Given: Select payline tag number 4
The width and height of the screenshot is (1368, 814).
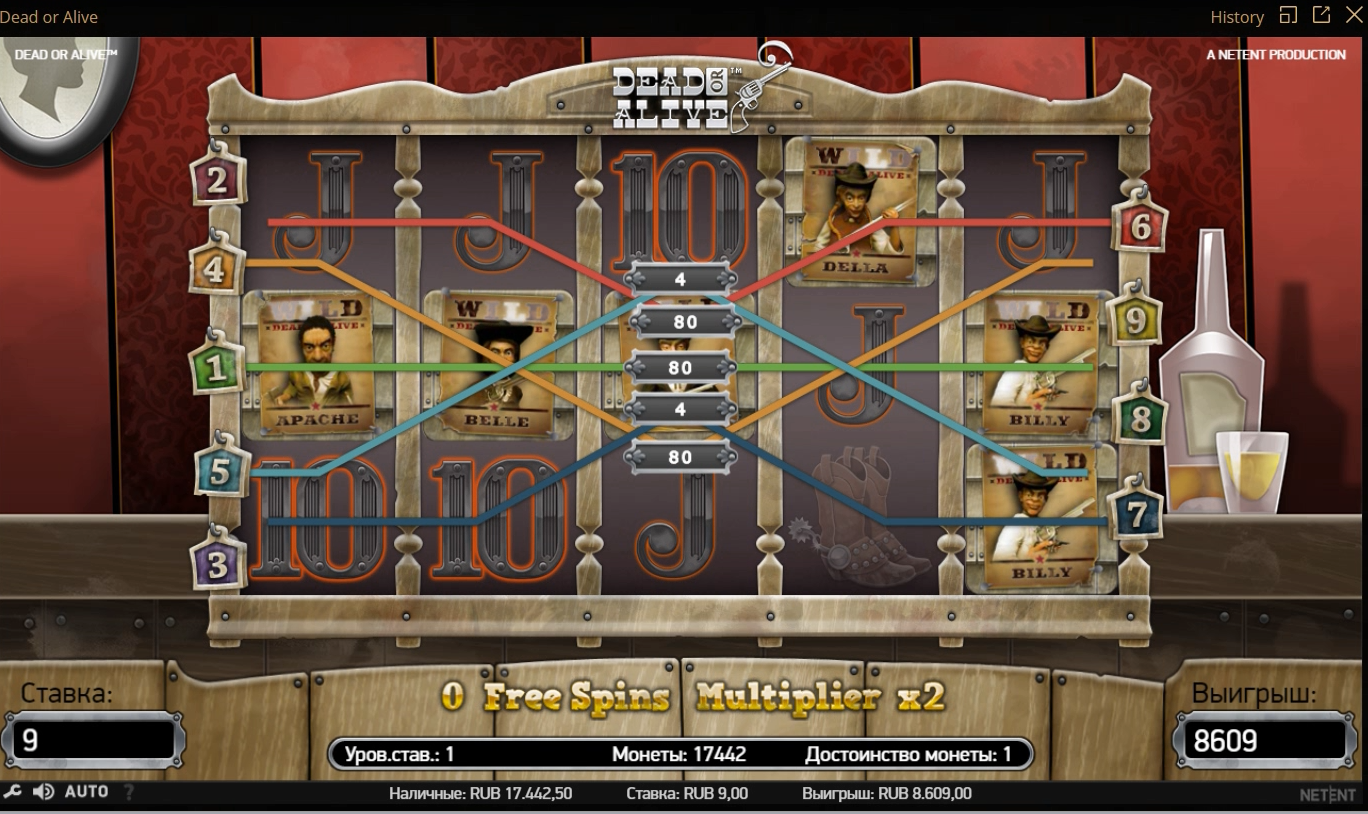Looking at the screenshot, I should point(217,268).
